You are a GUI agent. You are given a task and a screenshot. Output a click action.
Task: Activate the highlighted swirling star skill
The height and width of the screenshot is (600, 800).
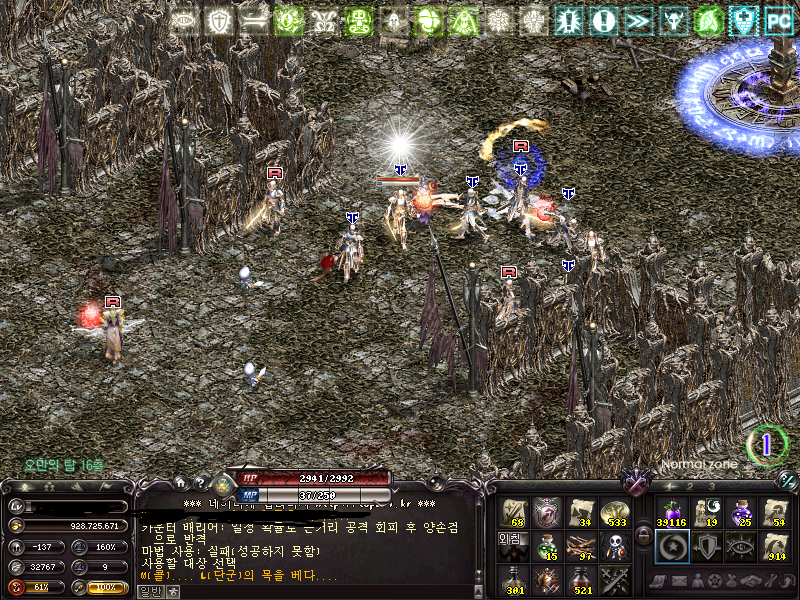click(672, 546)
